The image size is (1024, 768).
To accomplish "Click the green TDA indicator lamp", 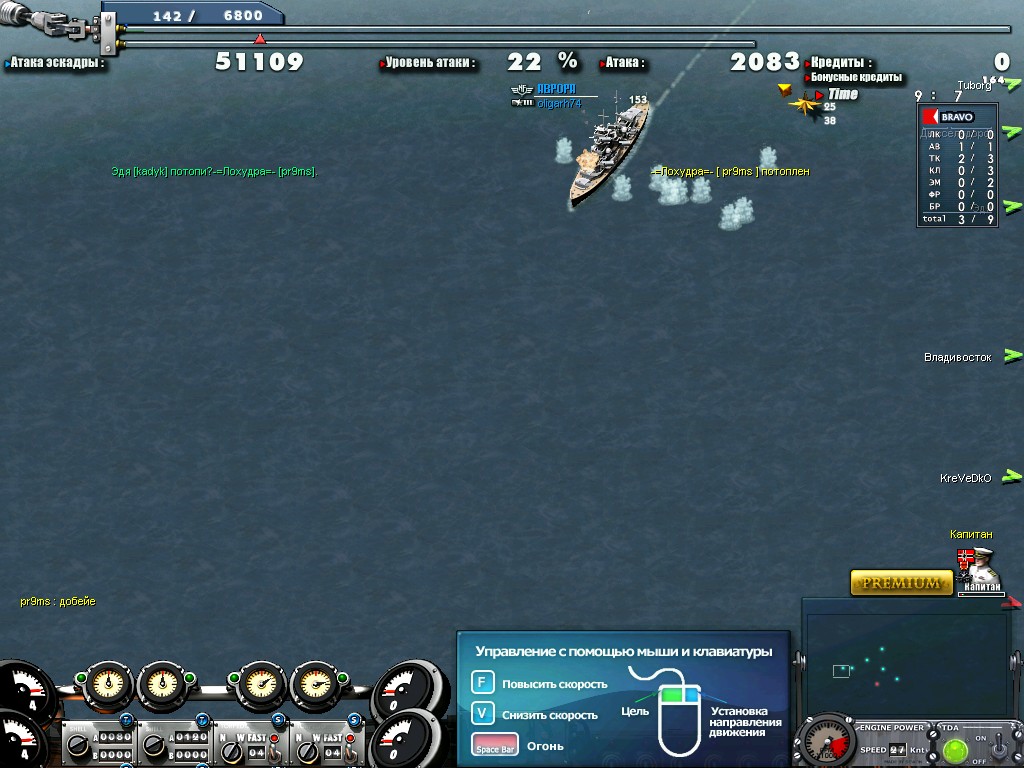I will 956,749.
